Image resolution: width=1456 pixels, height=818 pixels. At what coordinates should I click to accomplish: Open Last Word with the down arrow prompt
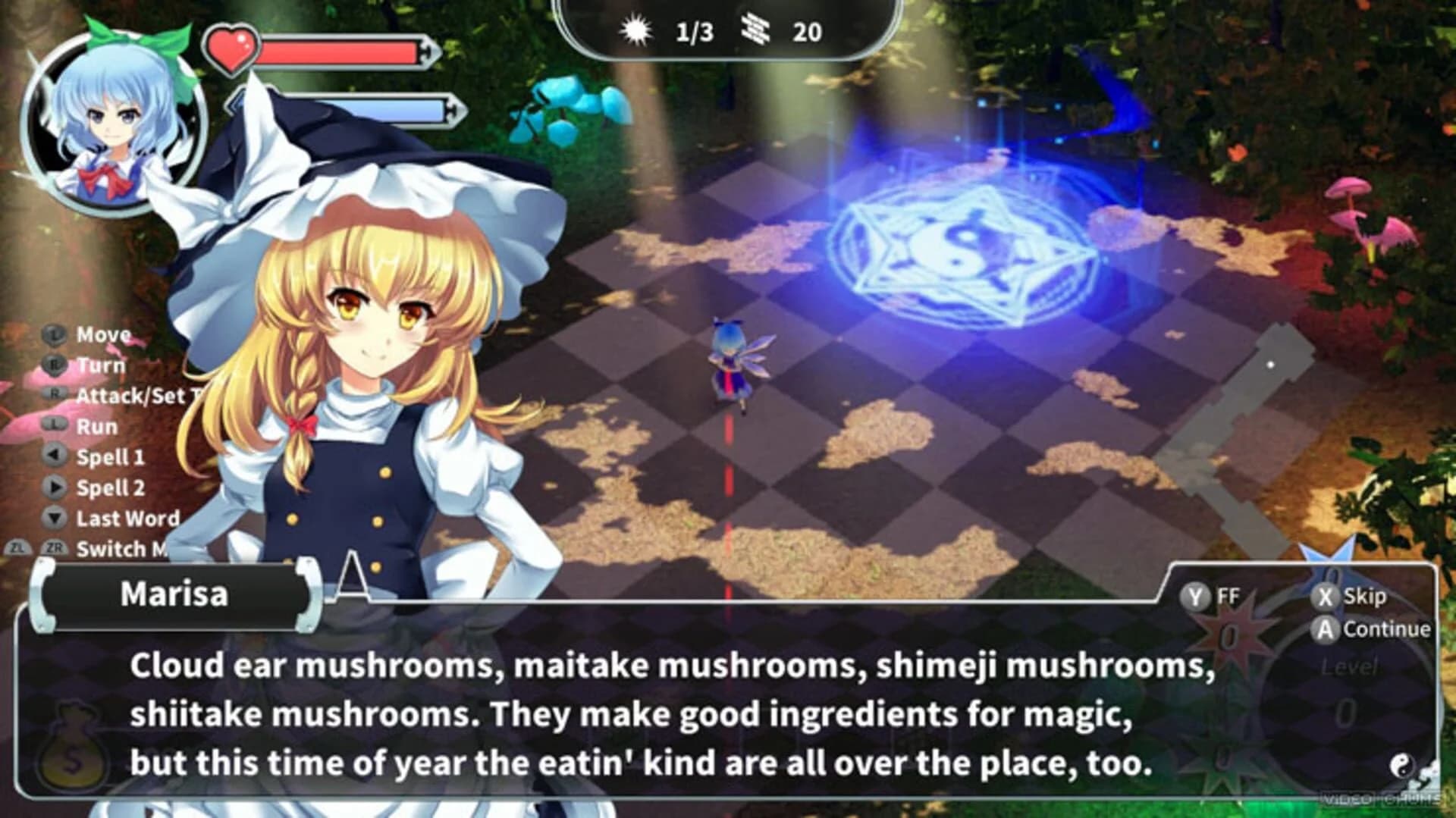[54, 516]
